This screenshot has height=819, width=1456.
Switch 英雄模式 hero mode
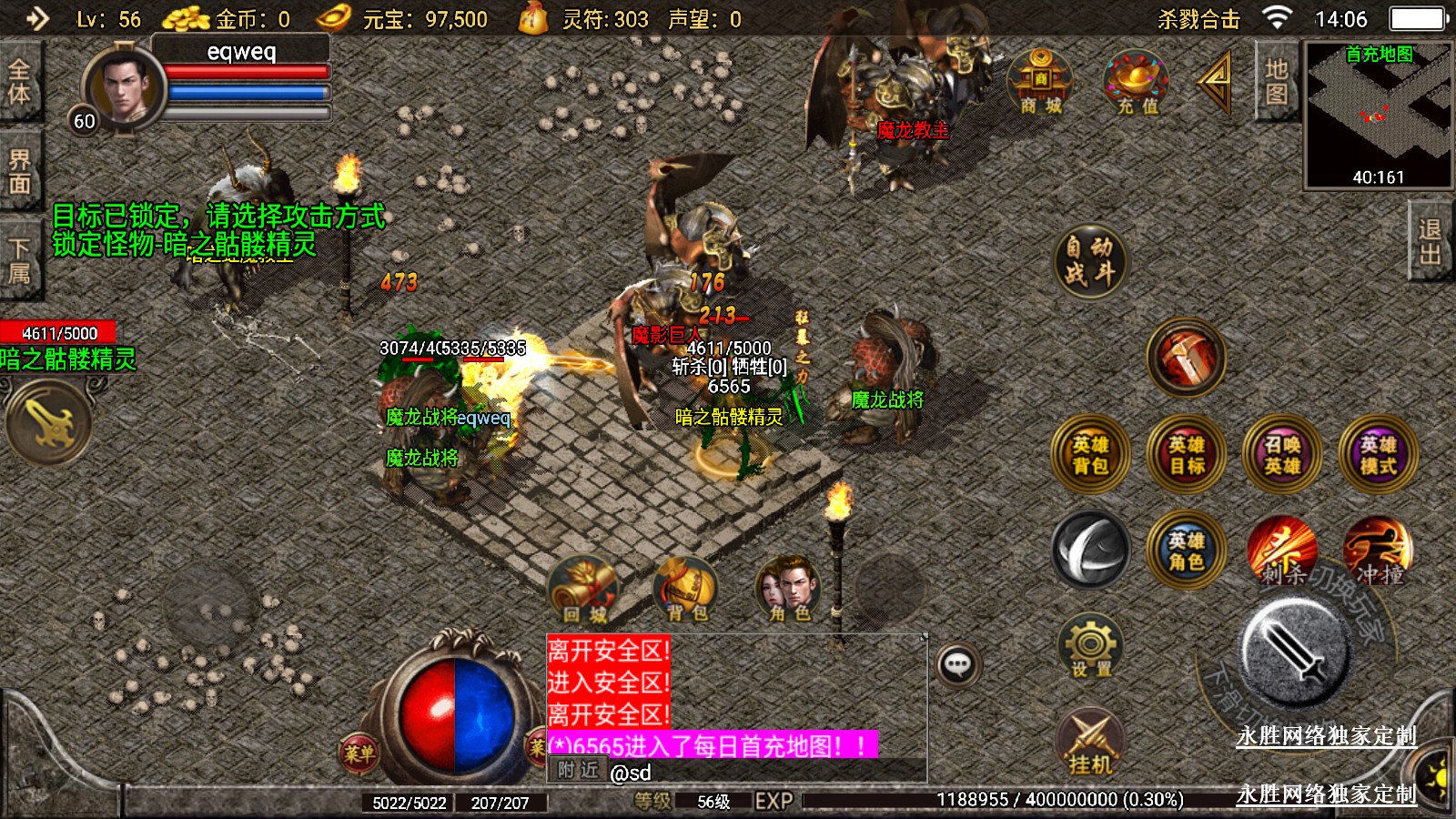(1378, 455)
